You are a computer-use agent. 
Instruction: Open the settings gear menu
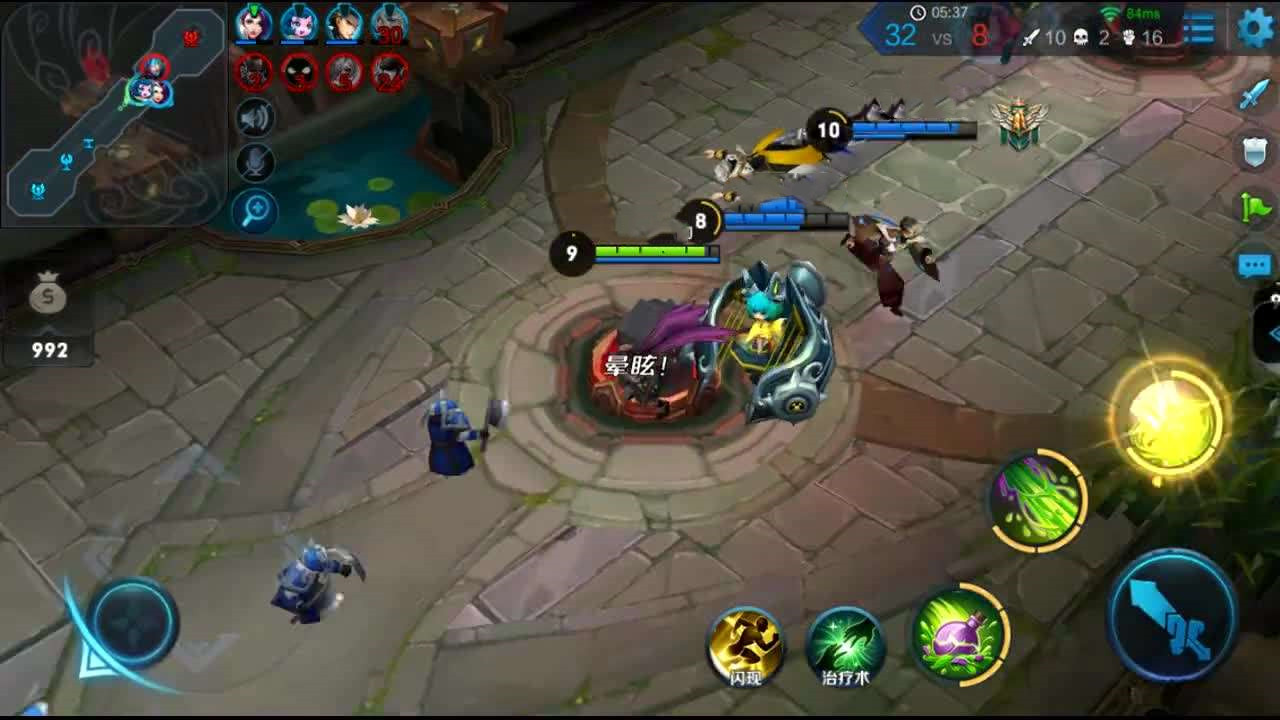point(1255,28)
